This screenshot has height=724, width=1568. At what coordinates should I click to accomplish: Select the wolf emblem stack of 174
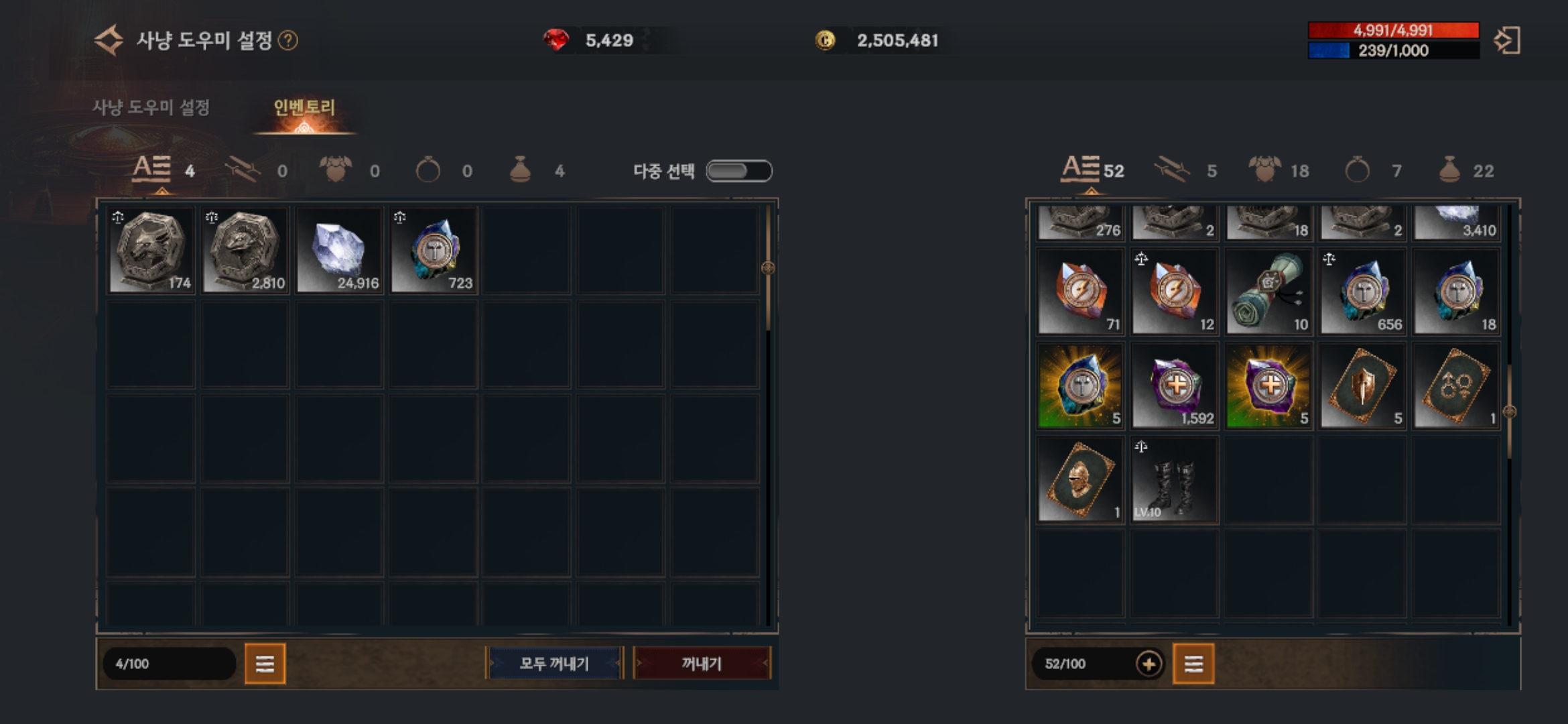152,251
